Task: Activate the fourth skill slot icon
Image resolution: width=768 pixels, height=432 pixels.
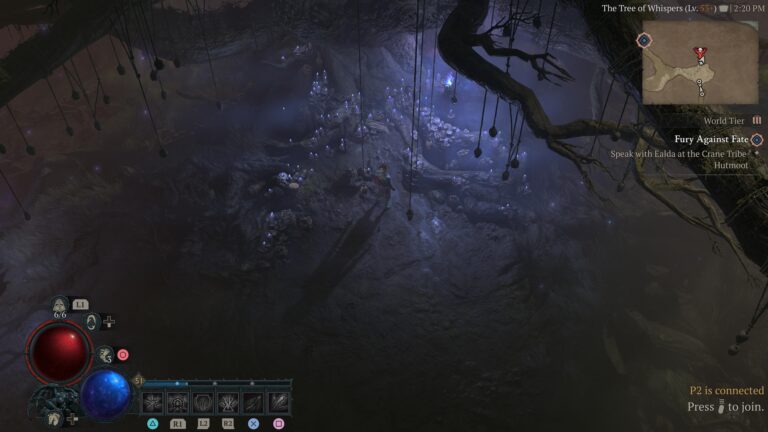Action: [228, 402]
